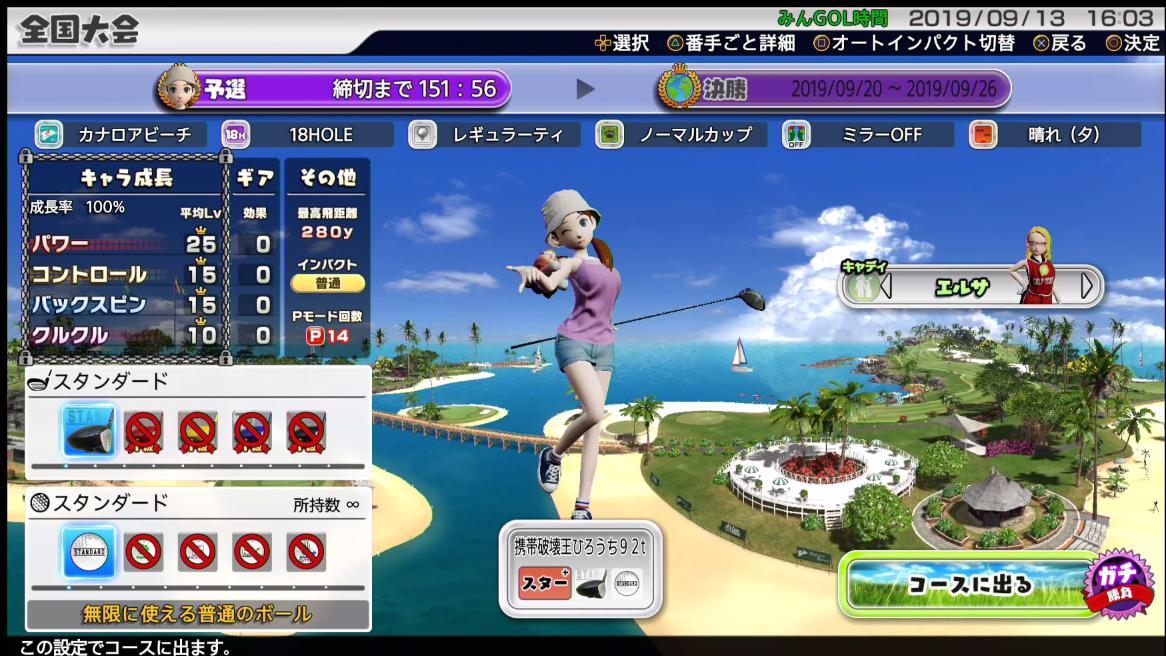Select previous caddie with left arrow
Screen dimensions: 1166x656
pos(886,286)
